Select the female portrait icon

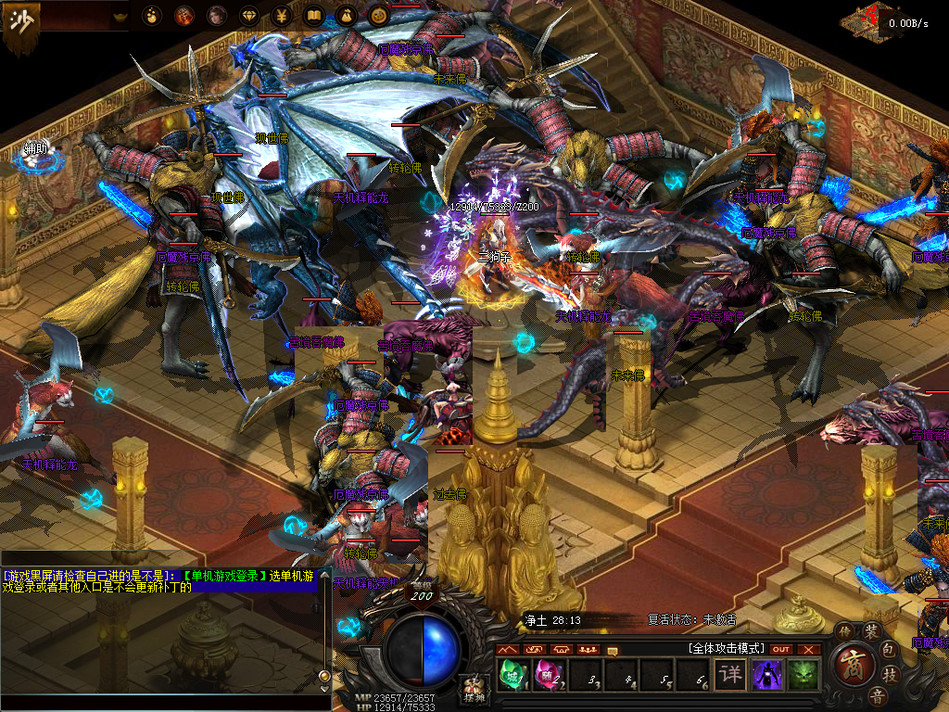pos(216,15)
